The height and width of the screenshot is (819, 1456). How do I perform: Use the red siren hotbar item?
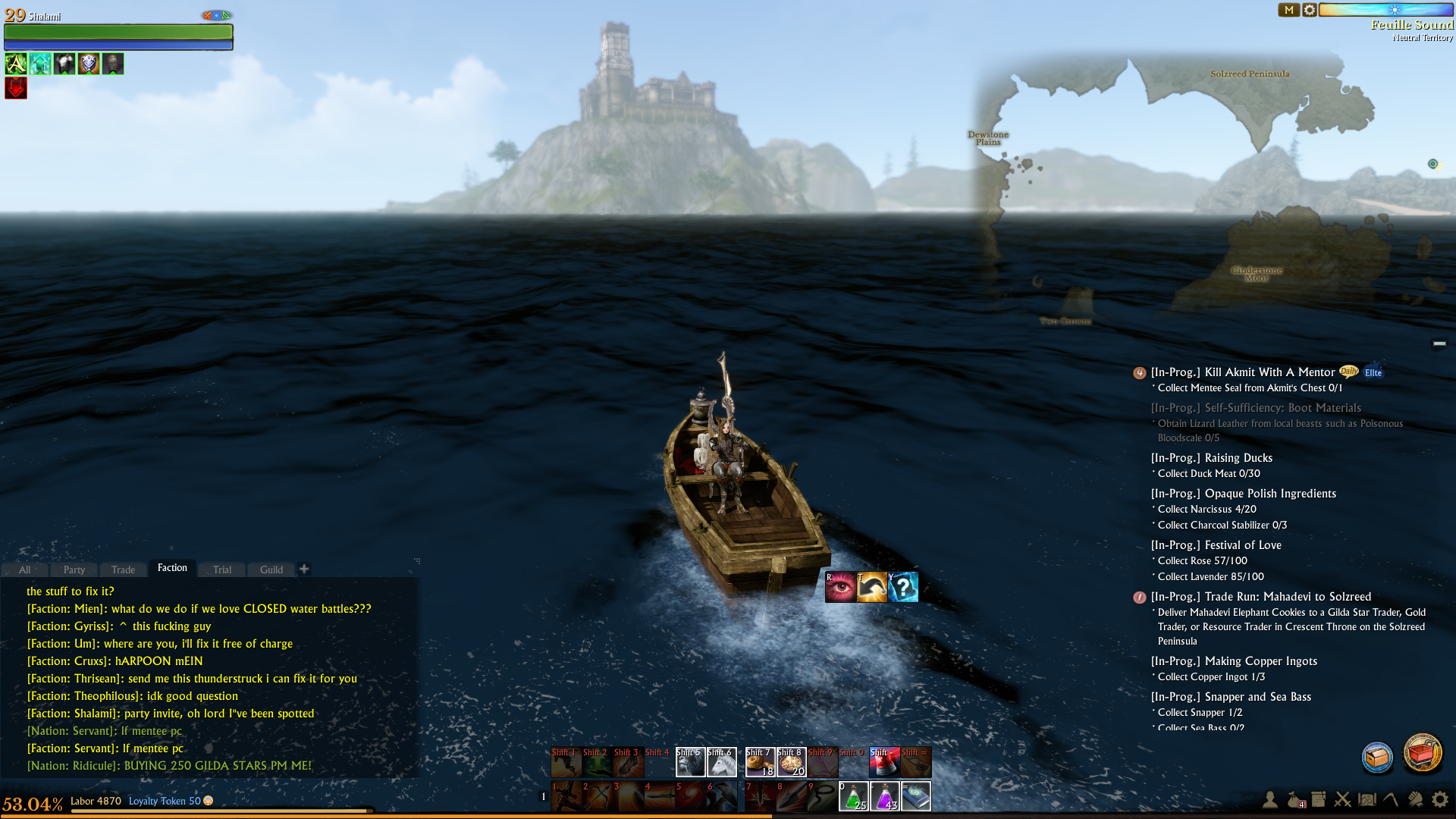coord(884,762)
